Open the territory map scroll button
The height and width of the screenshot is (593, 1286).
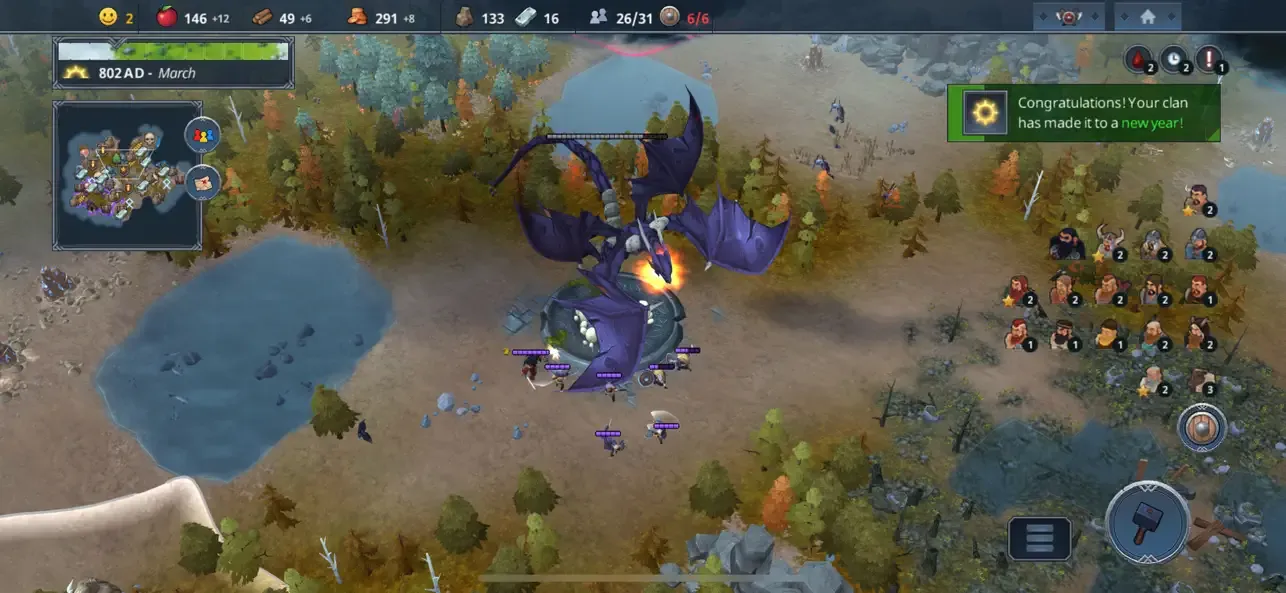[203, 183]
